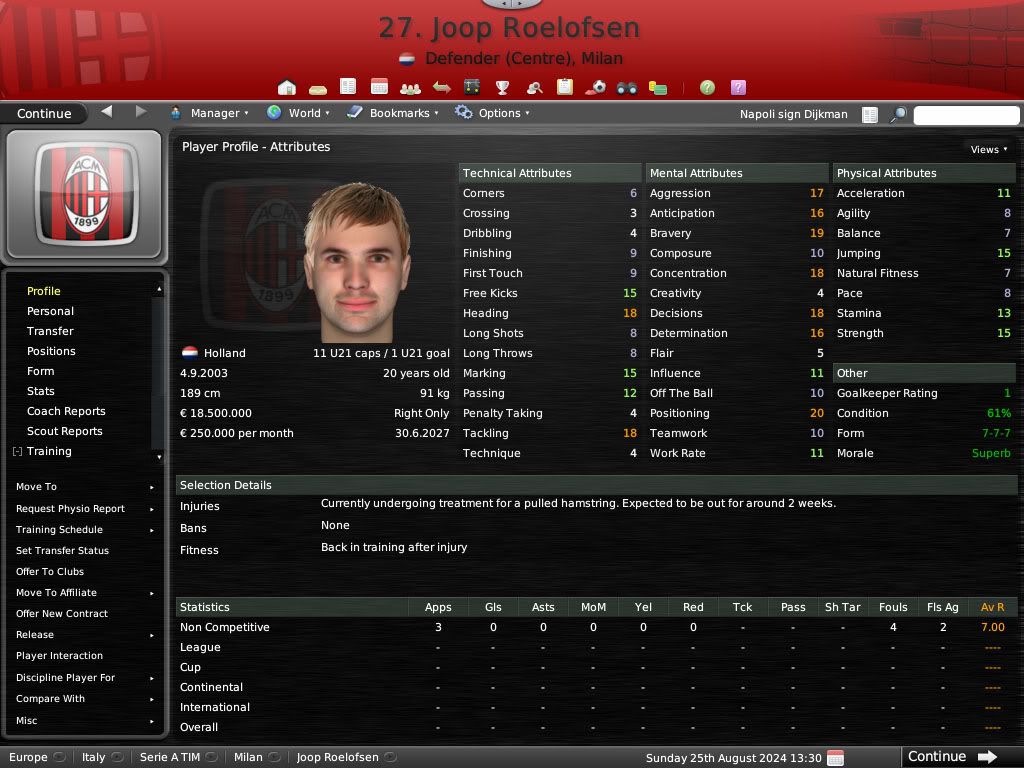Go back with the left arrow button
Image resolution: width=1024 pixels, height=768 pixels.
[107, 112]
